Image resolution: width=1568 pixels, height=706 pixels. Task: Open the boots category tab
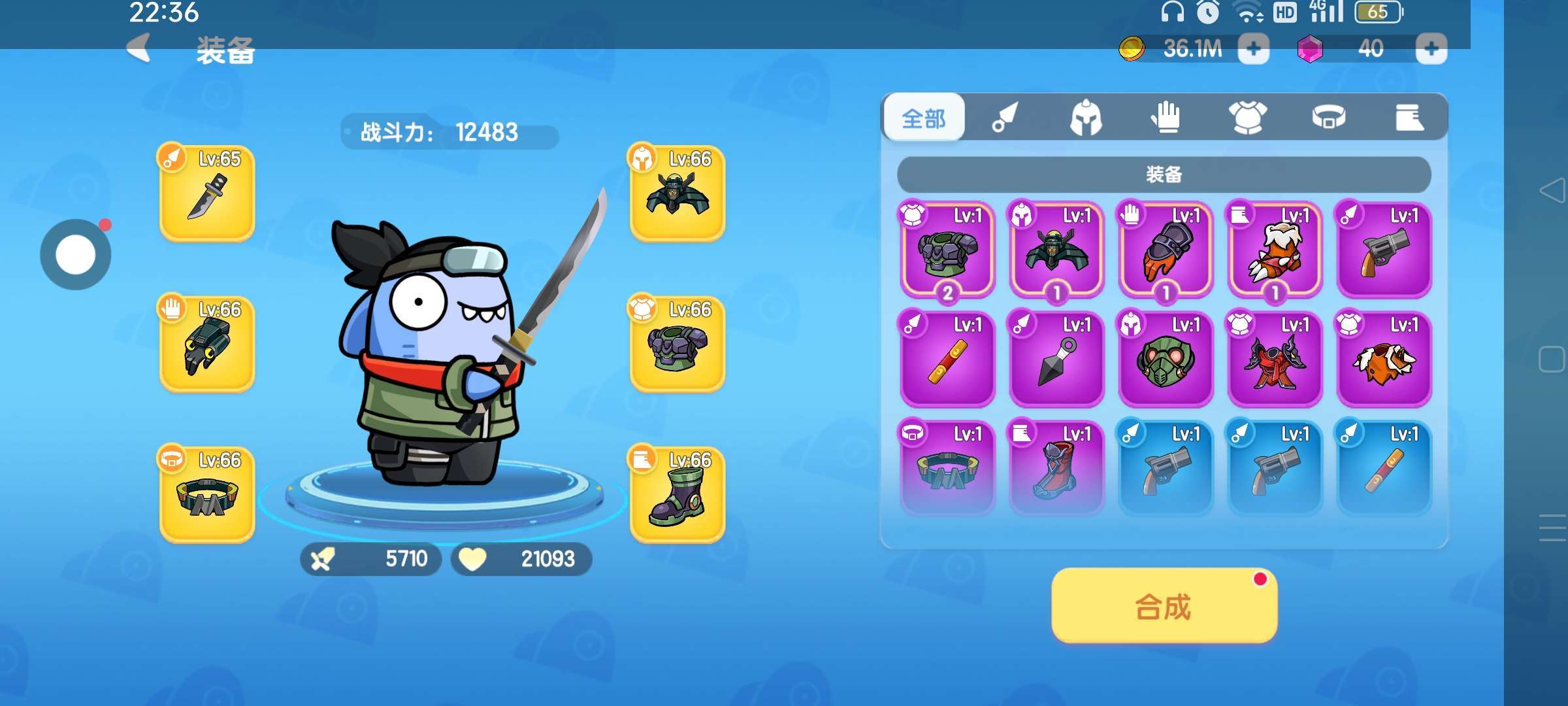[1409, 118]
